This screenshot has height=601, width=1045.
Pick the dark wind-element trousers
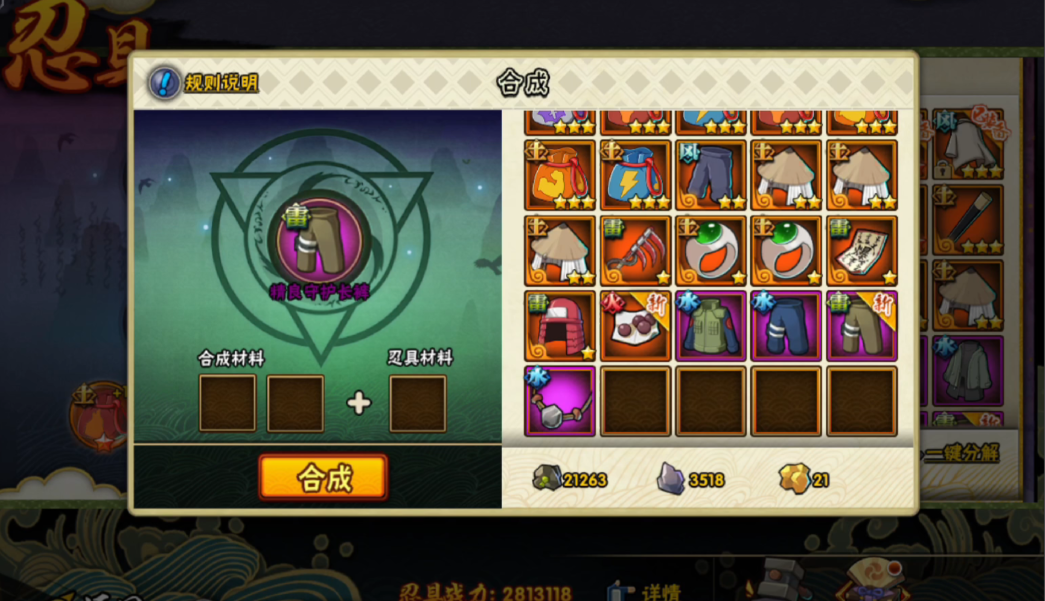pyautogui.click(x=711, y=175)
